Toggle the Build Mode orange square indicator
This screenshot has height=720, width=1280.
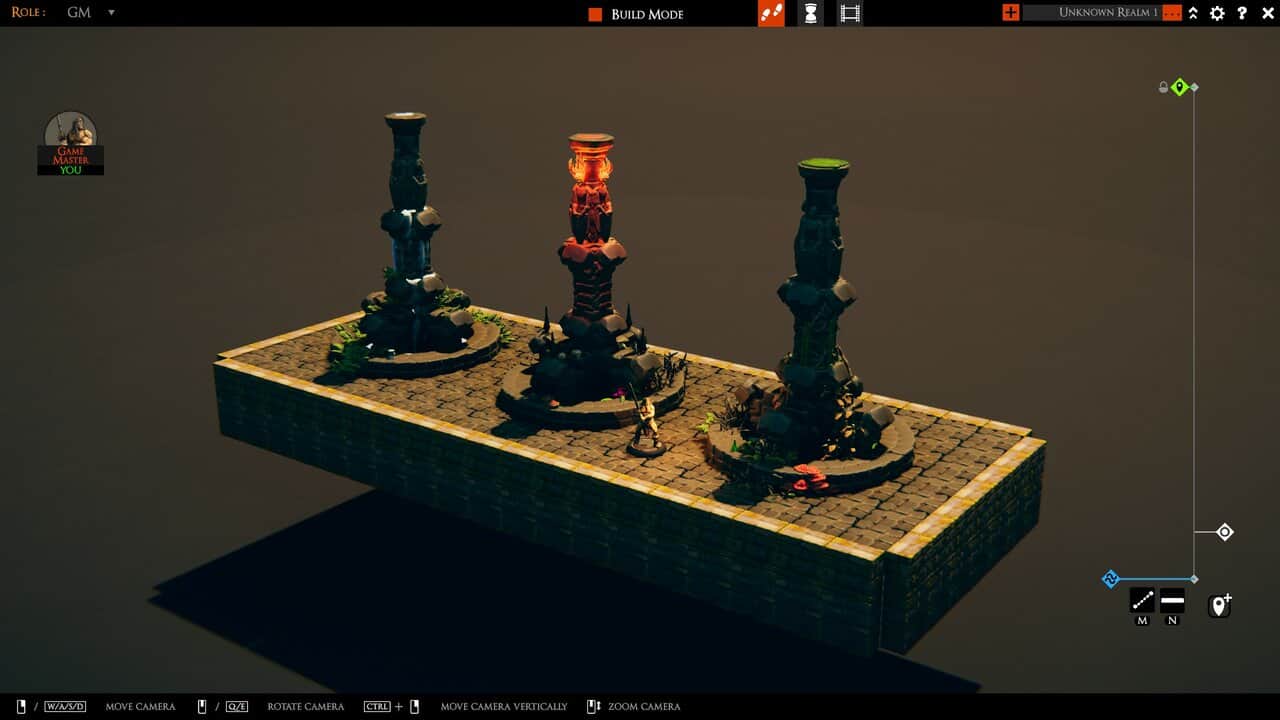pos(594,13)
